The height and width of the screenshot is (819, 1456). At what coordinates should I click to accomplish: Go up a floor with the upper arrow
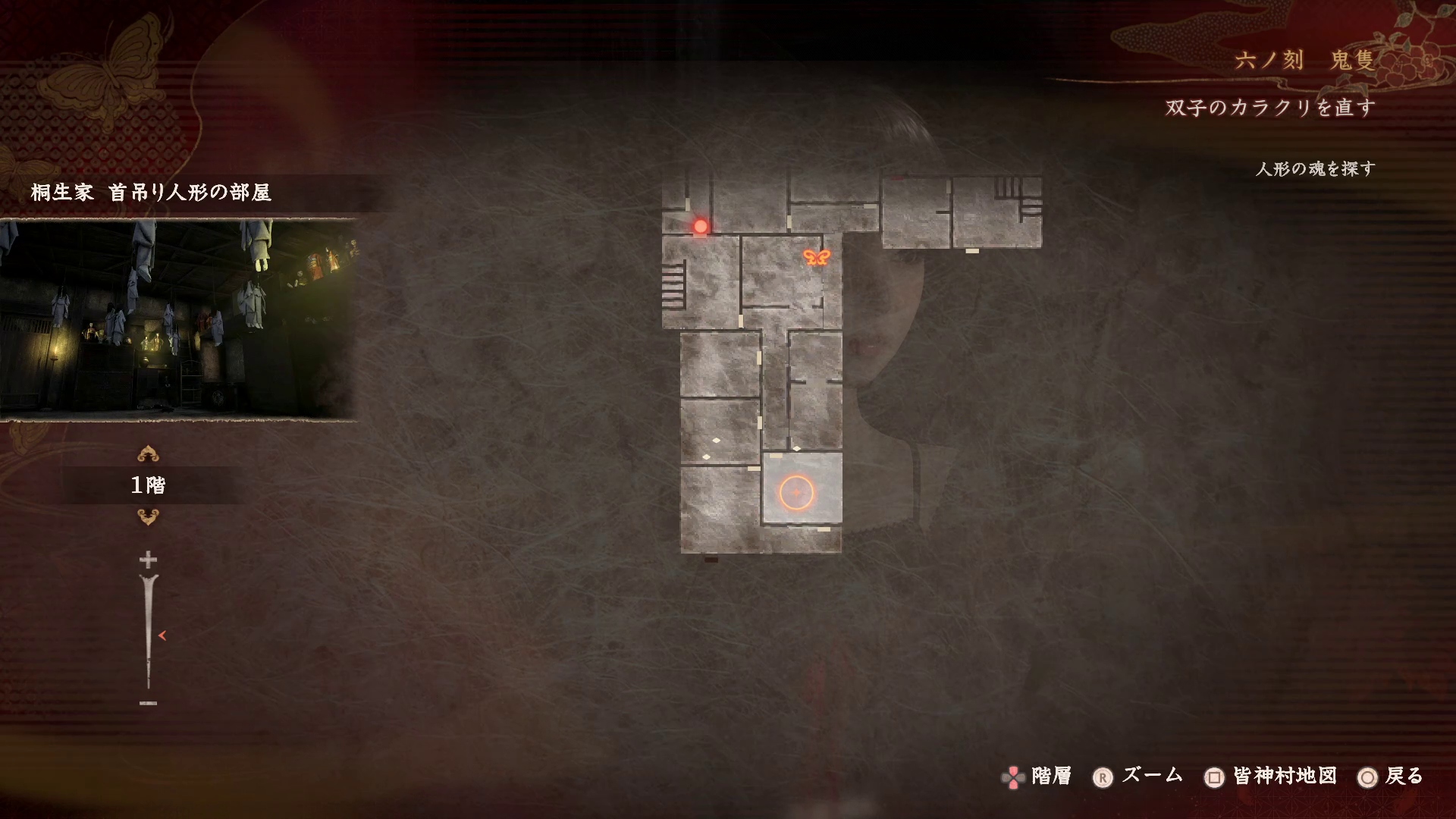(x=148, y=454)
